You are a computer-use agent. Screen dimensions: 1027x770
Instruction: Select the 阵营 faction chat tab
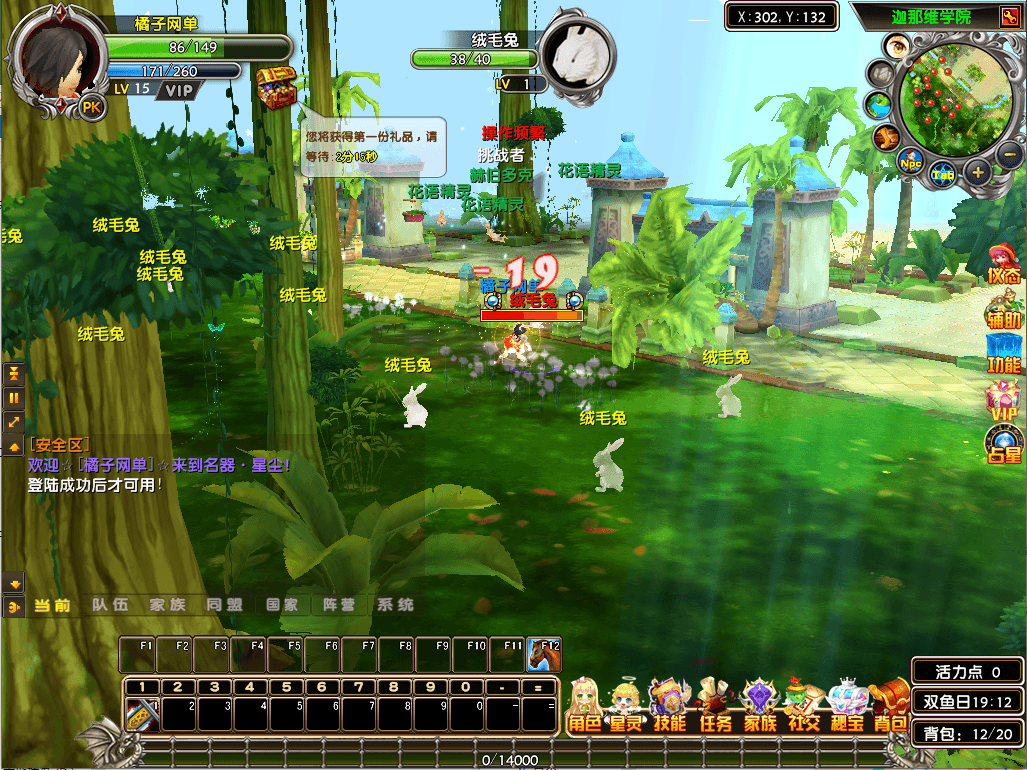338,605
